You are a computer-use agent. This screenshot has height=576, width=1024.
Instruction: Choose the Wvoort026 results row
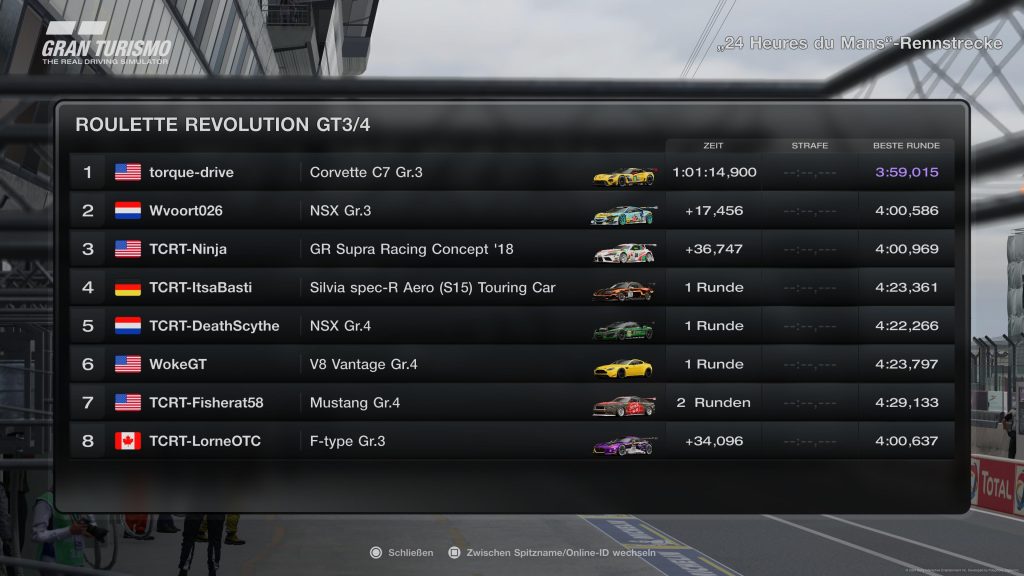click(510, 211)
